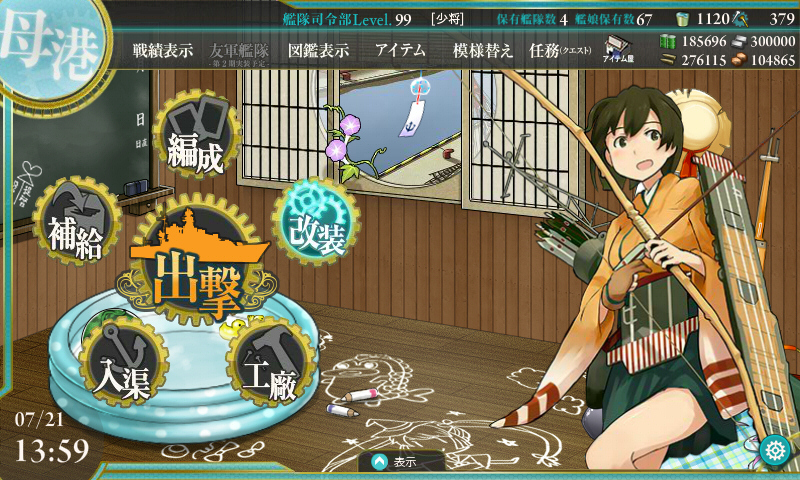Expand the 表示 display toggle bar

[402, 462]
